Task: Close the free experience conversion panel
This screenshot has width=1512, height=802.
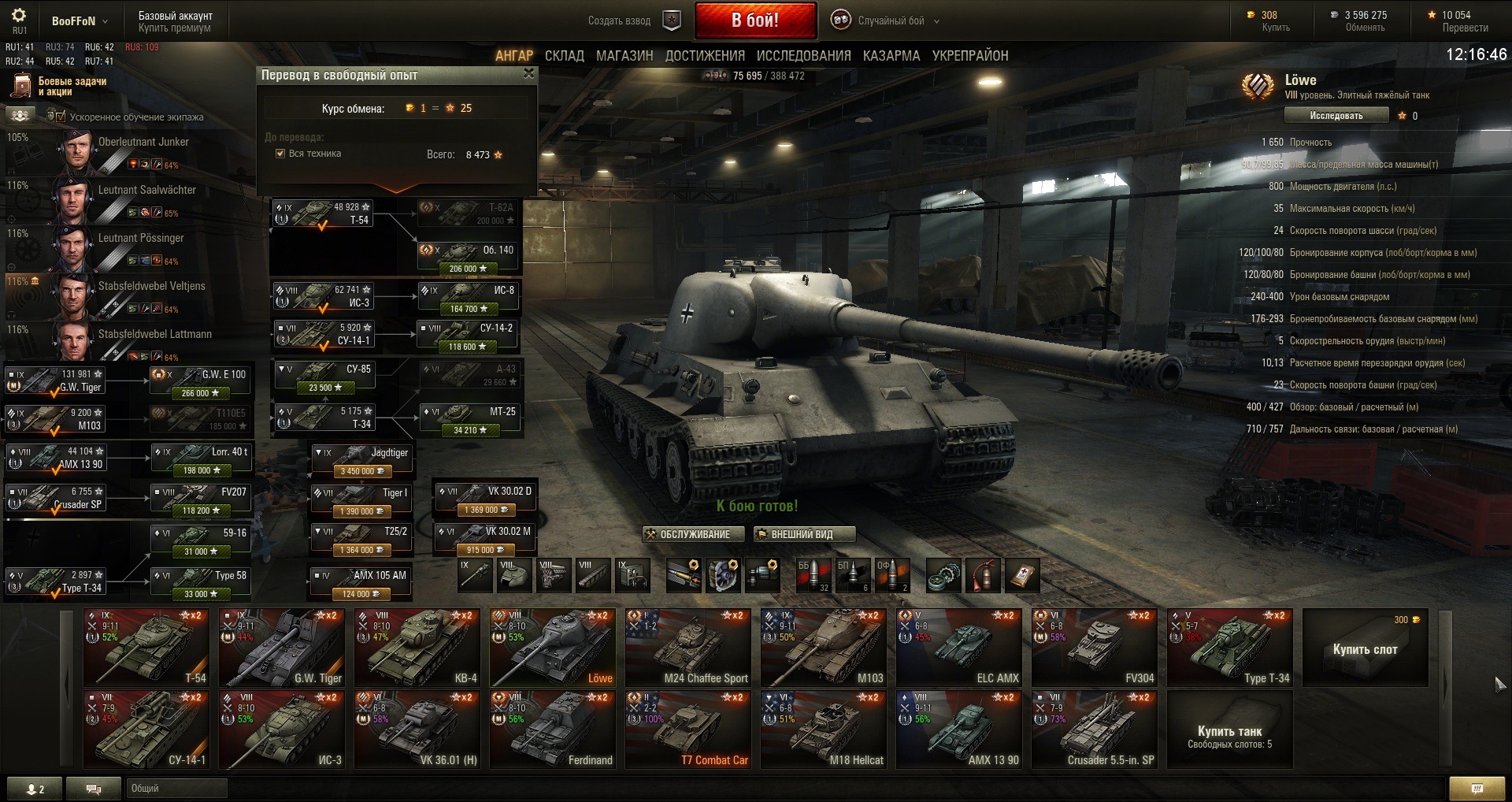Action: 528,73
